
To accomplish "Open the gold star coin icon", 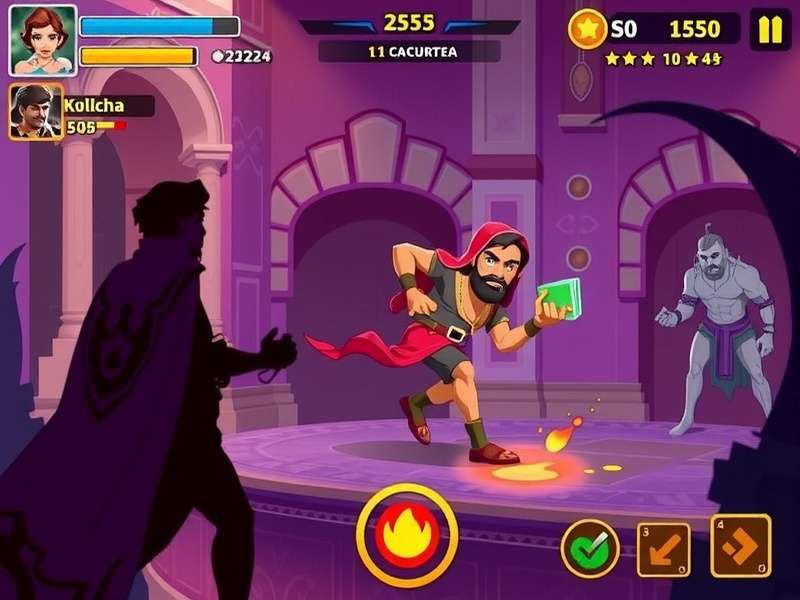I will (x=587, y=28).
